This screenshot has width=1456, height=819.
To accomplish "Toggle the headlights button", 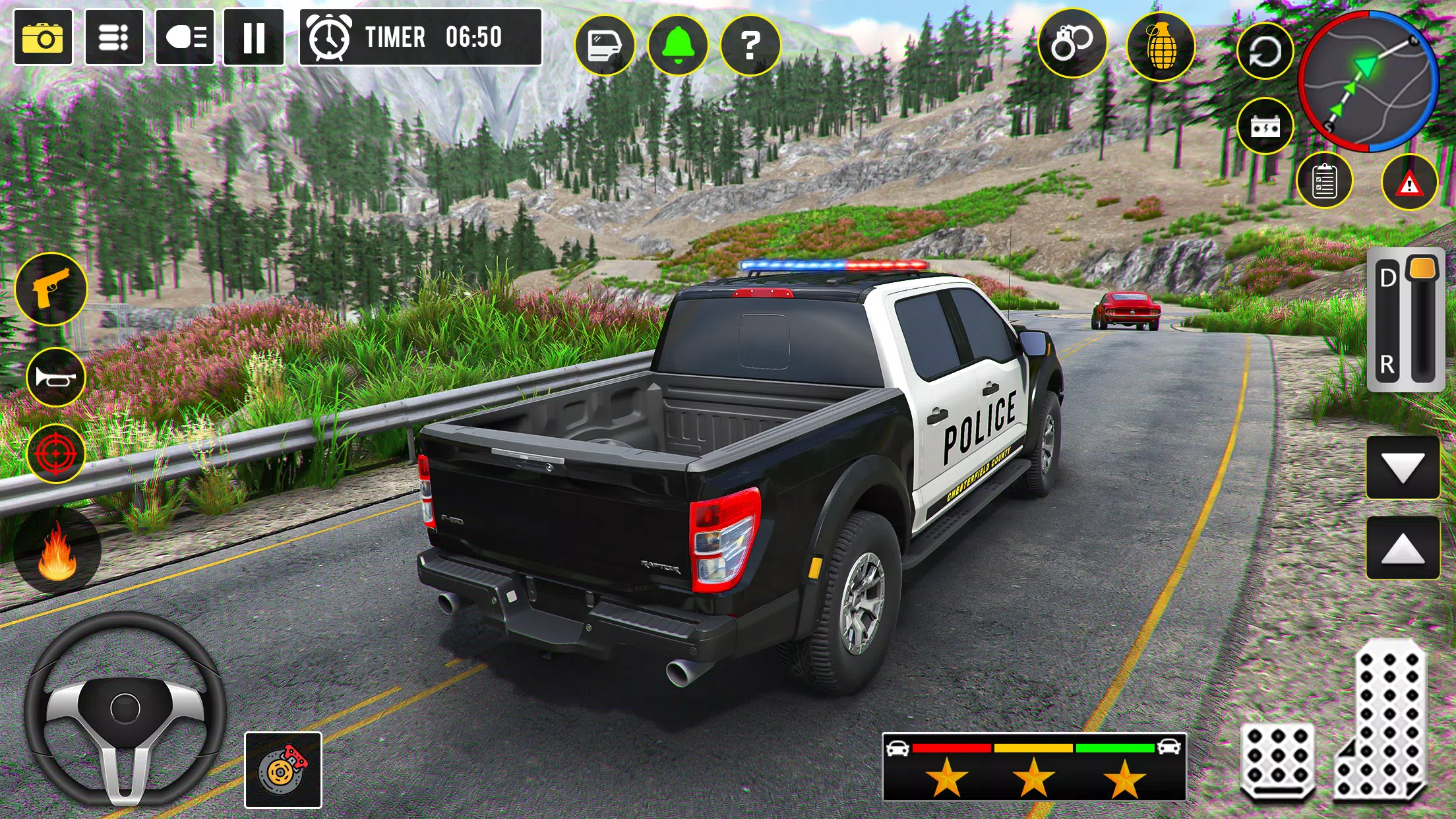I will [185, 38].
